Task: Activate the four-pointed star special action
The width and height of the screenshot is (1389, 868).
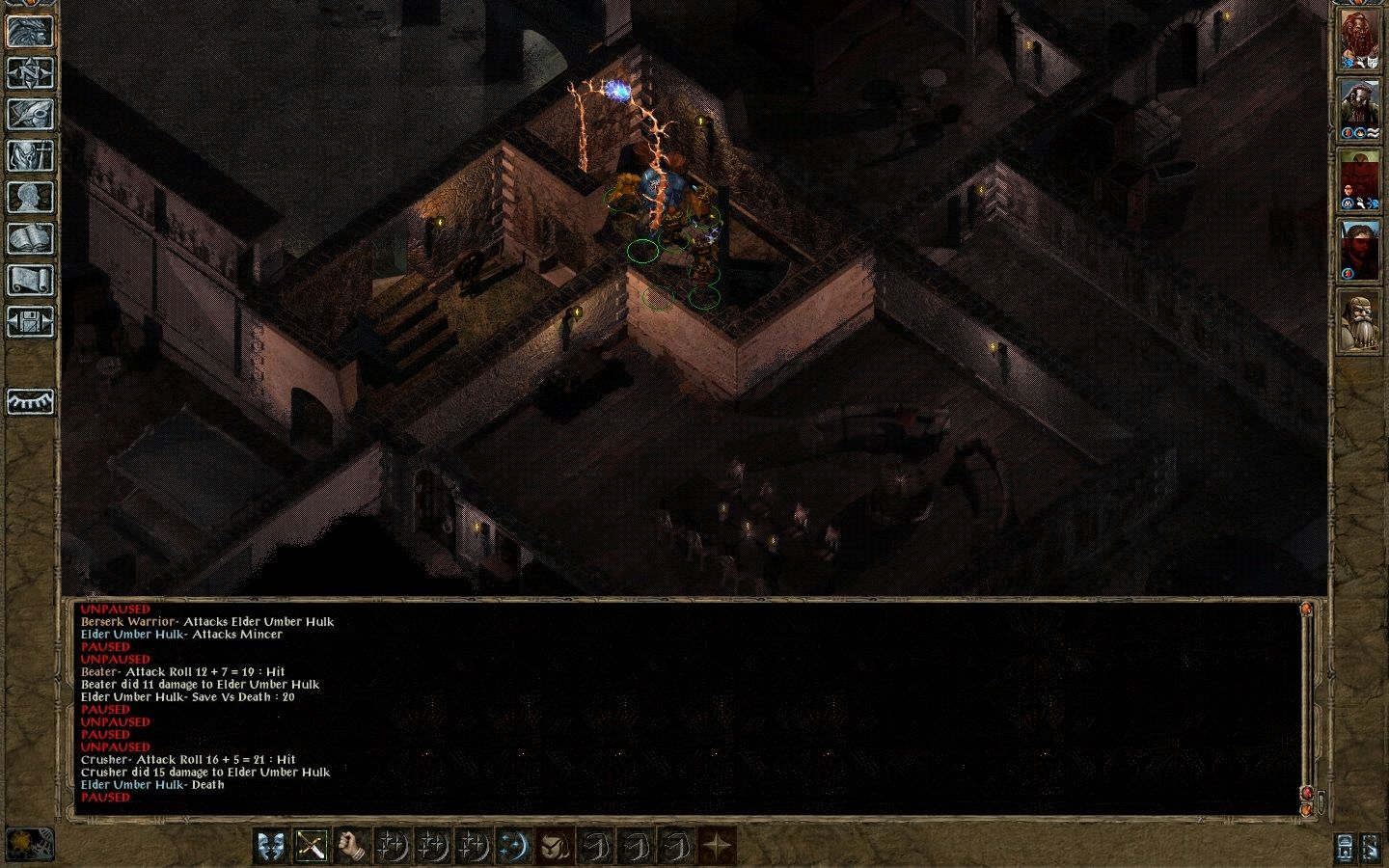Action: tap(717, 847)
